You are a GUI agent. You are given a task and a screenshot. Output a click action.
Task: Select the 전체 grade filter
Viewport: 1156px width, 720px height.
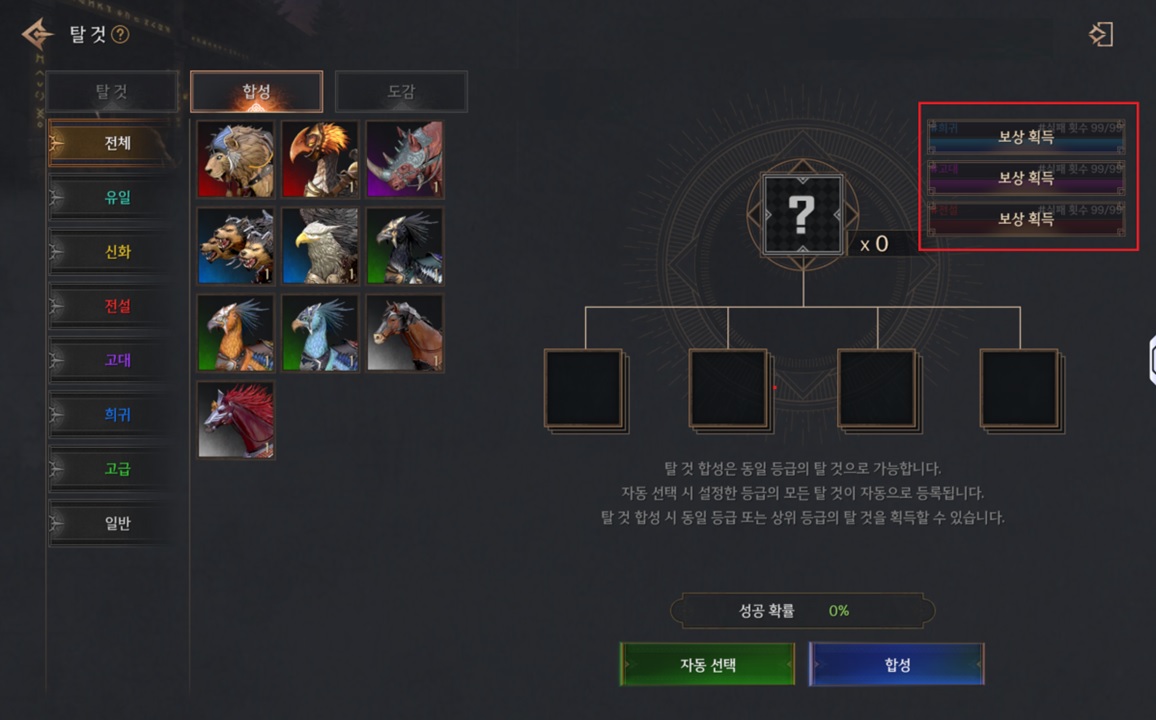[117, 143]
